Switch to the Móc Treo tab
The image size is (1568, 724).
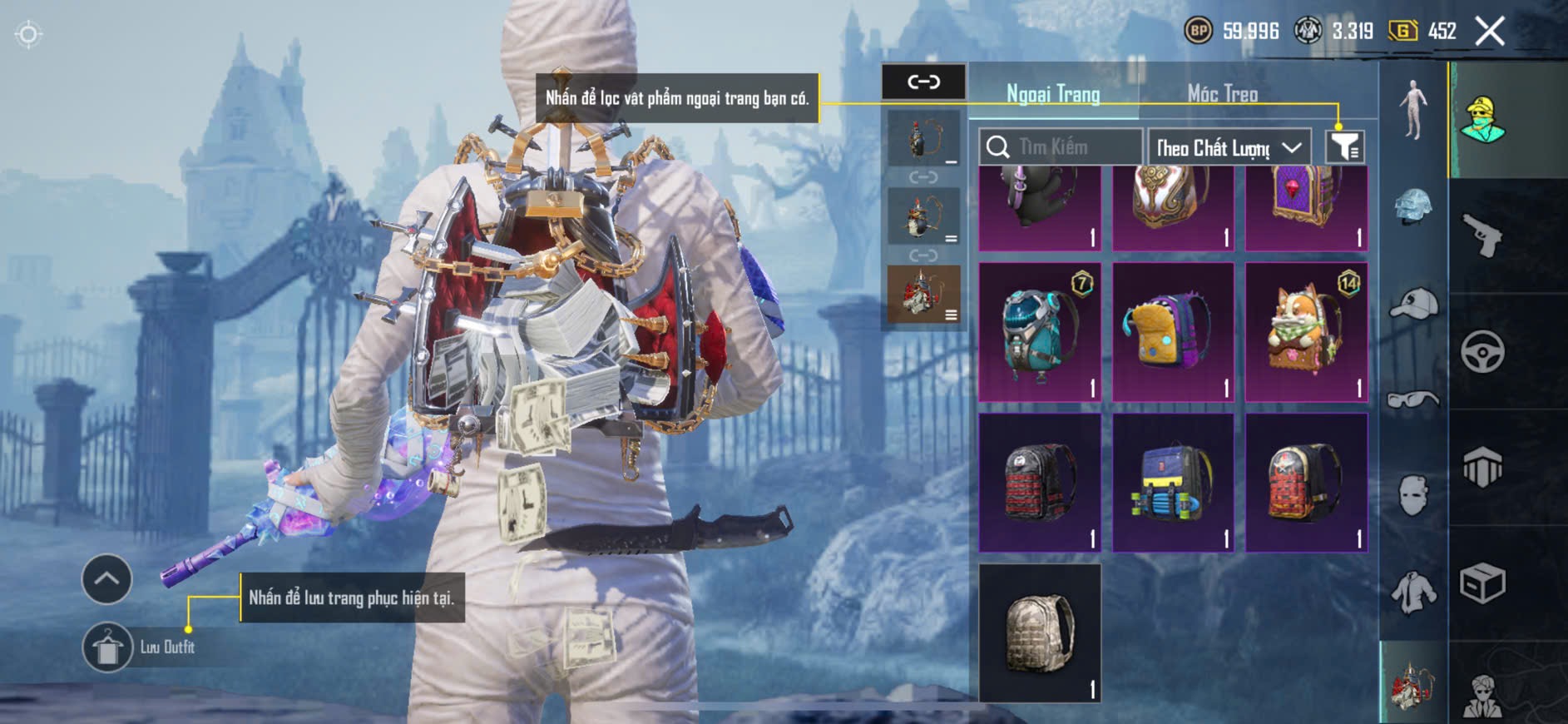coord(1222,94)
